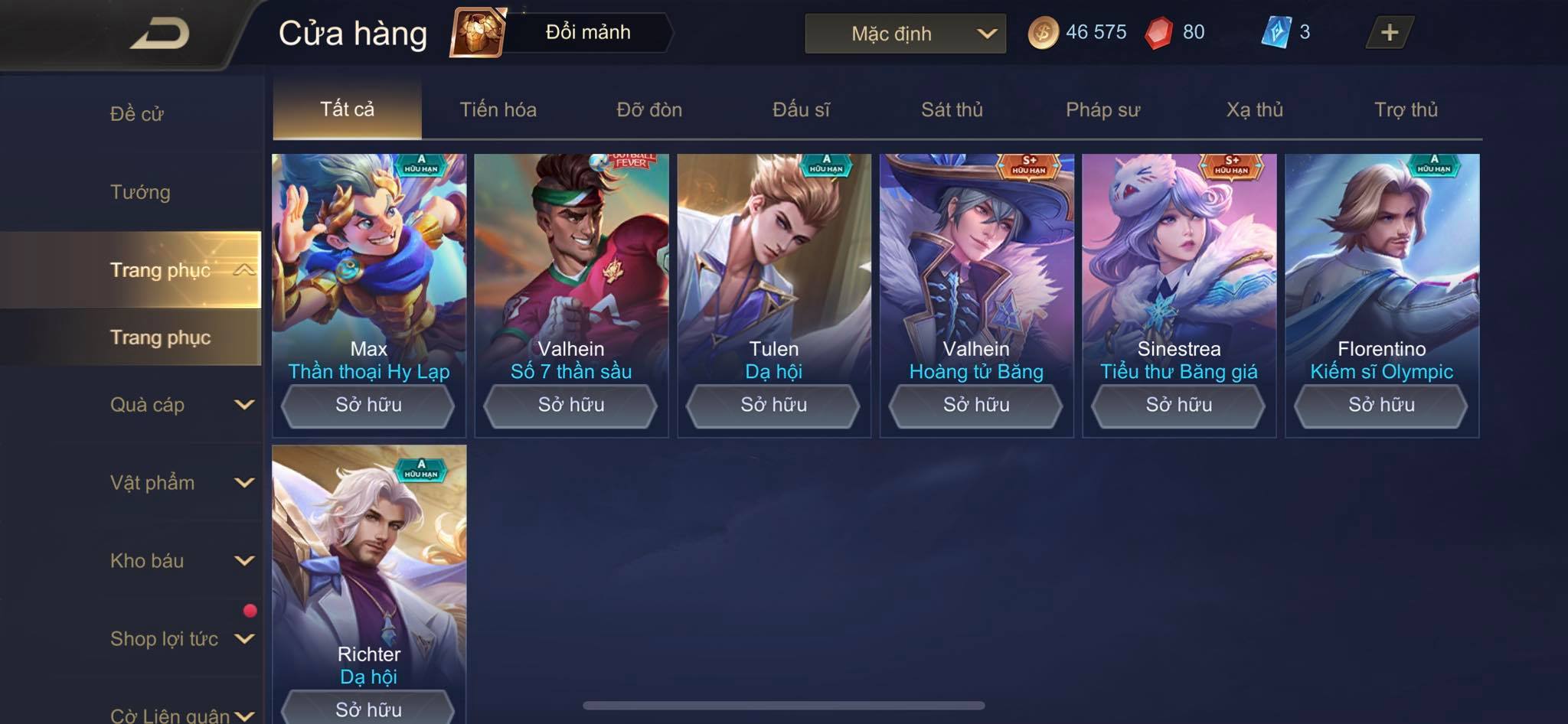
Task: Go back using the return arrow
Action: [159, 34]
